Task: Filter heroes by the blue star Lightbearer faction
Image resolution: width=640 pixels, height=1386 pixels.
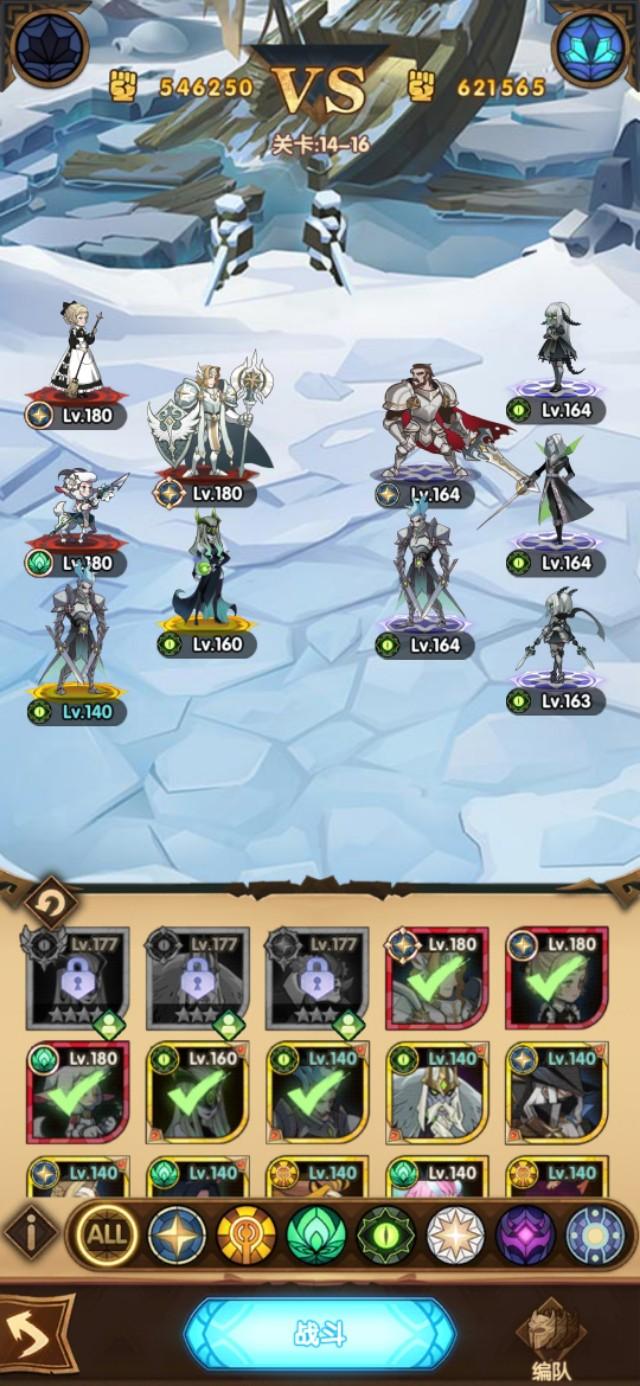Action: click(x=177, y=1235)
